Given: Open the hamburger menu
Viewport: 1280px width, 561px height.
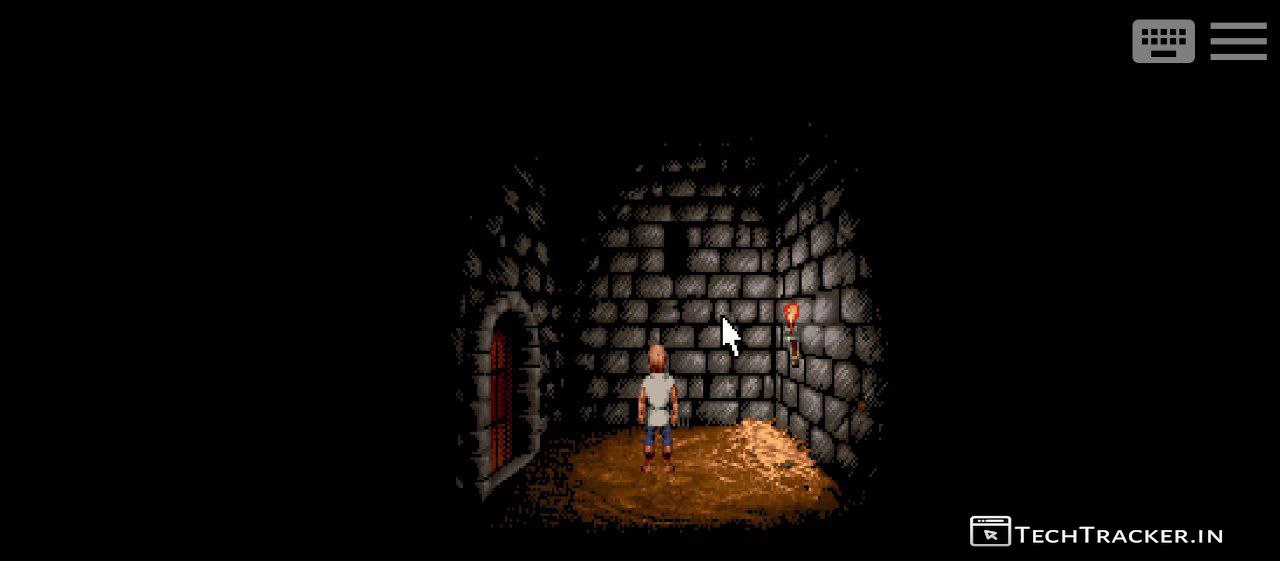Looking at the screenshot, I should [1238, 42].
